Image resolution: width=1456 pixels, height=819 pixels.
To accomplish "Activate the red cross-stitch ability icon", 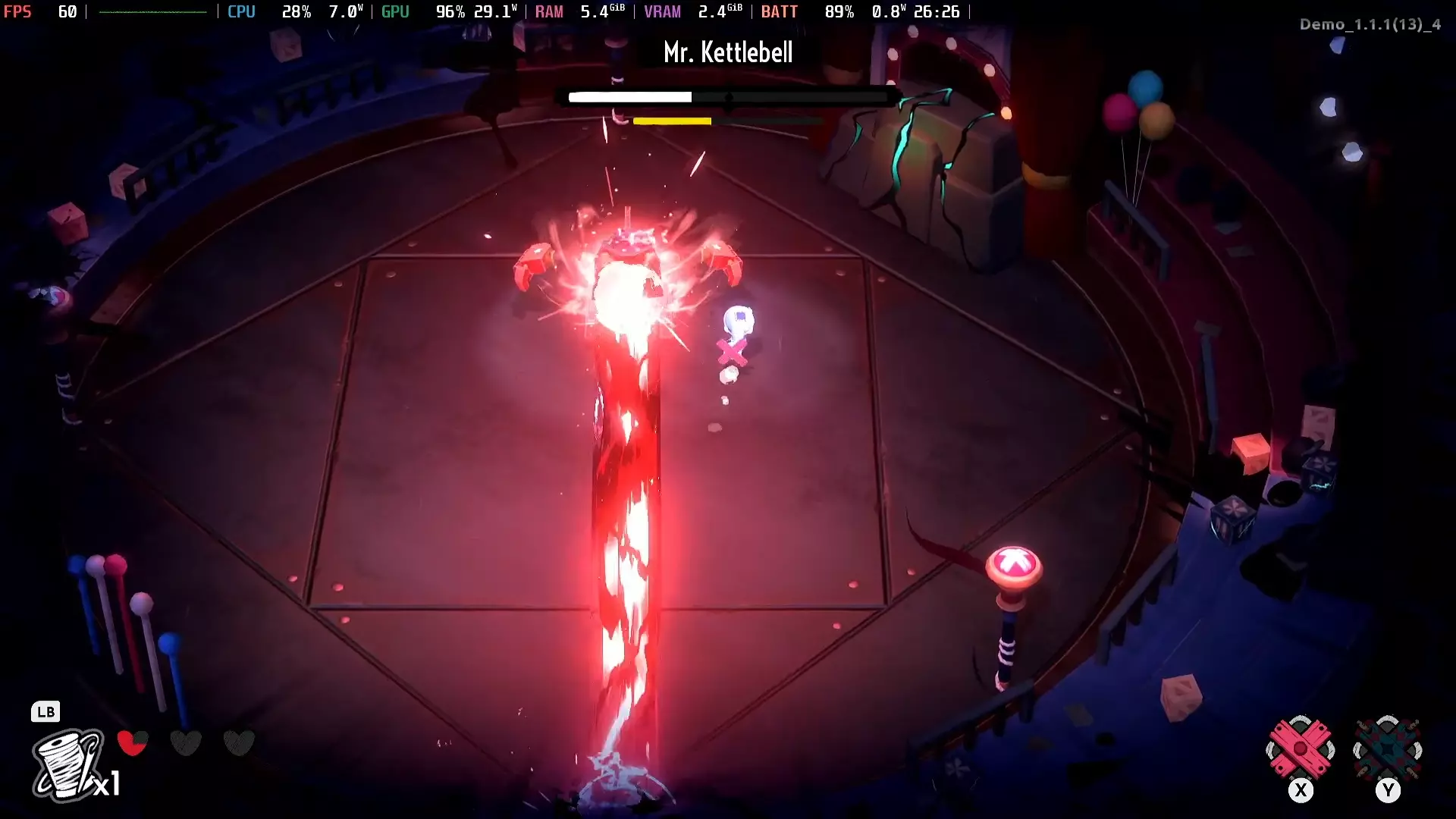I will (1301, 749).
